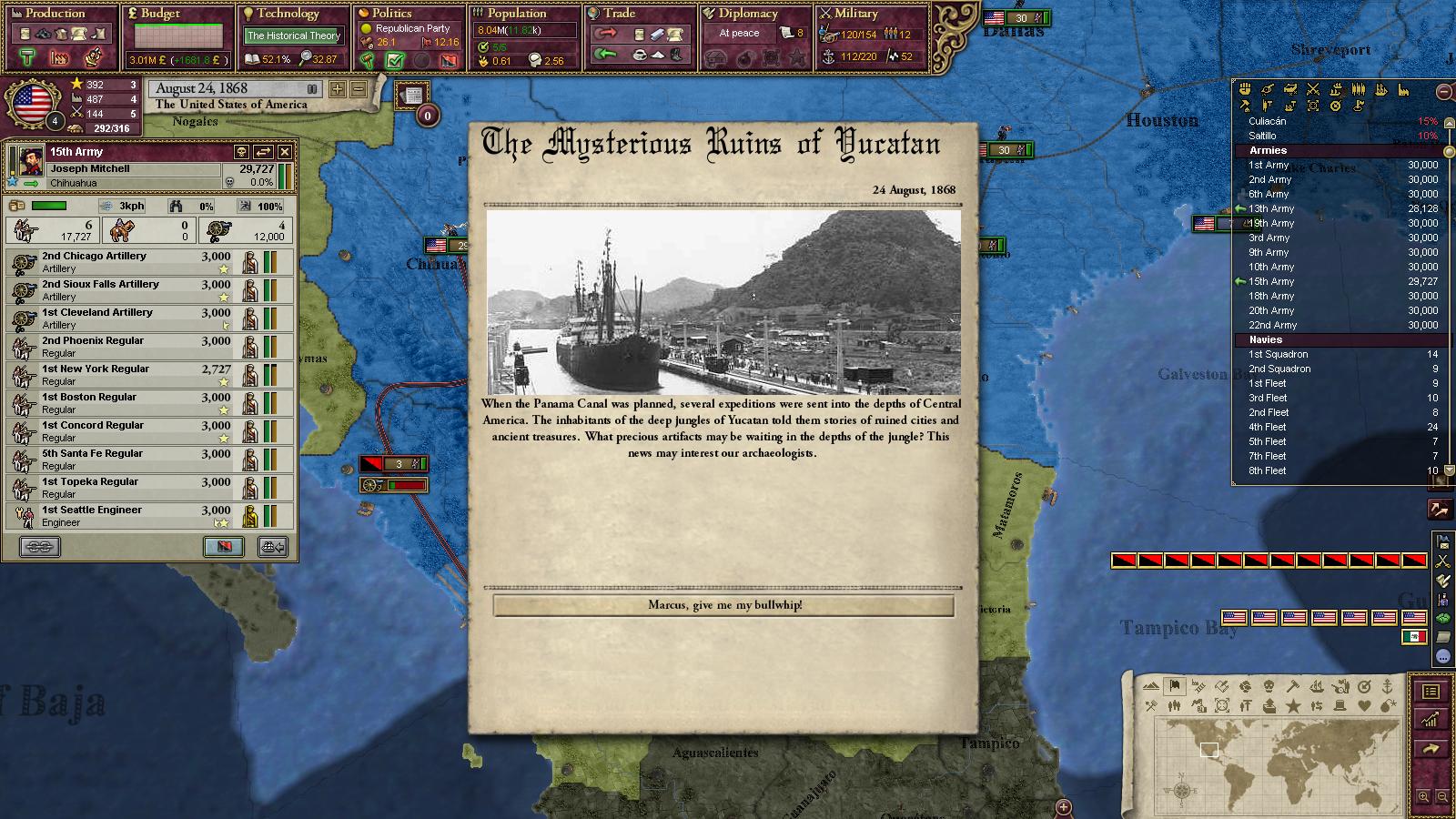Open the Diplomacy tab
The image size is (1456, 819).
pyautogui.click(x=748, y=14)
